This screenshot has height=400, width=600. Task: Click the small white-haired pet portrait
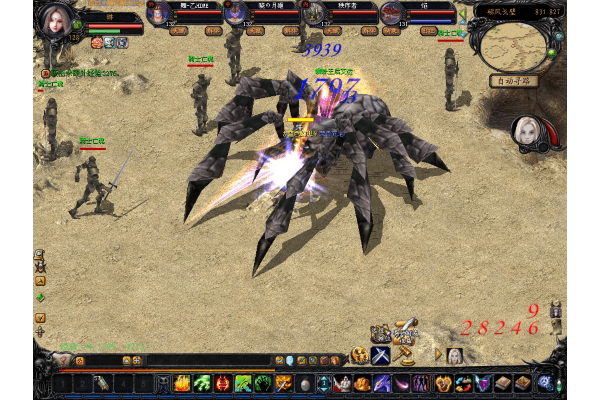455,355
